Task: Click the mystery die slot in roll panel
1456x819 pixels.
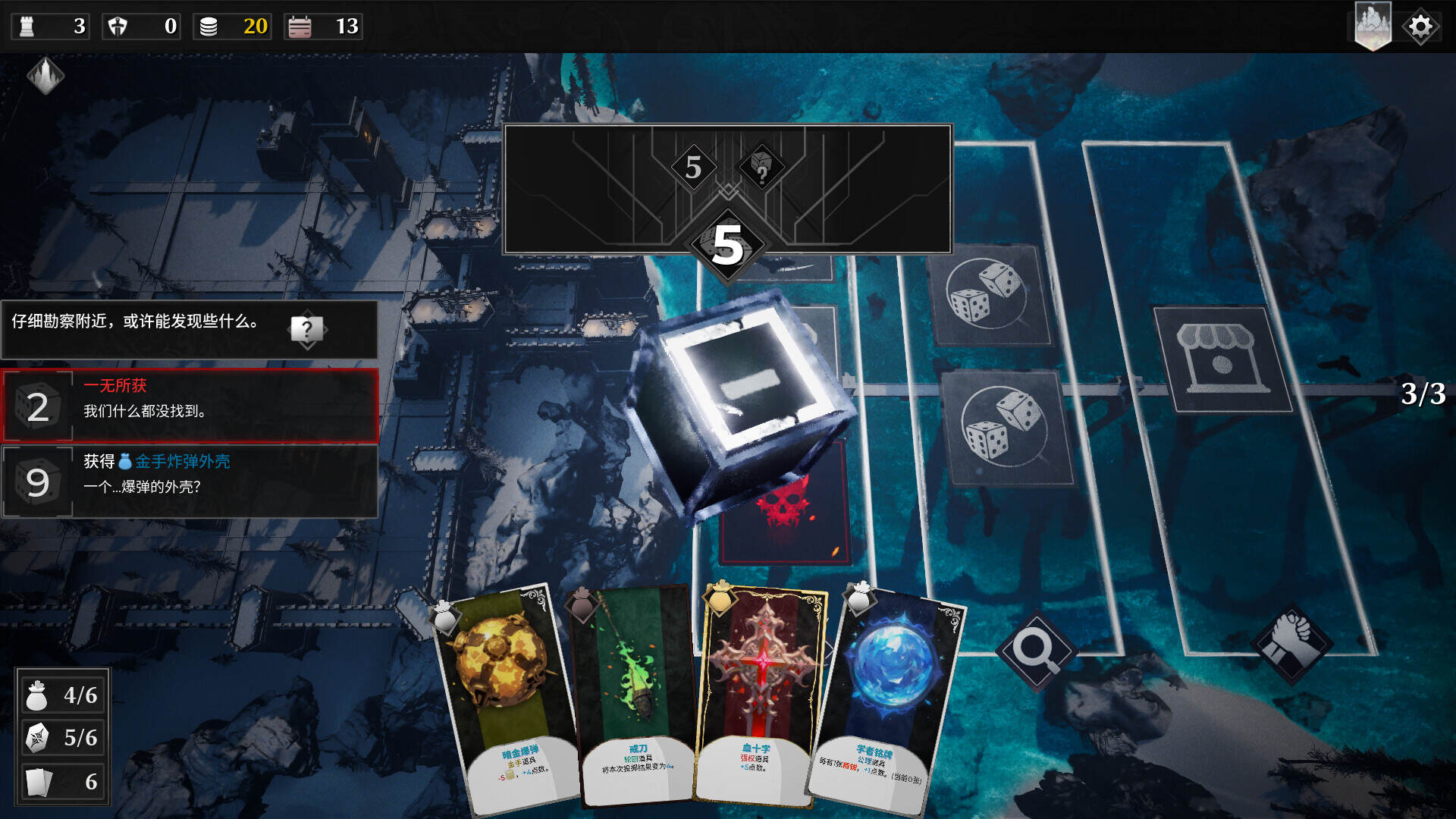Action: click(x=761, y=167)
